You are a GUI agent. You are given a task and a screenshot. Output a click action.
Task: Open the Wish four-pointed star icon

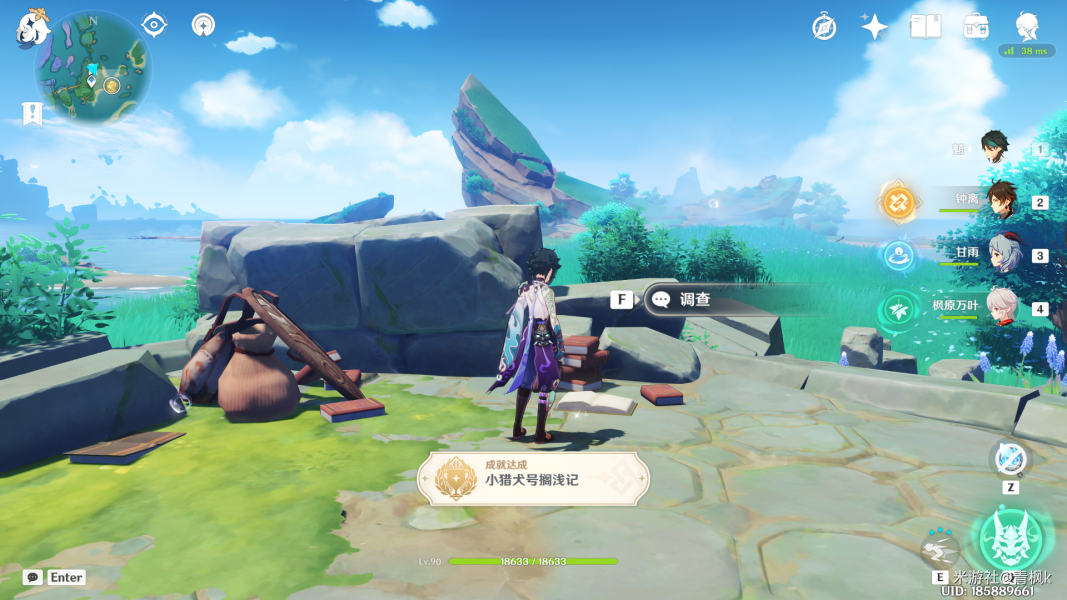[874, 27]
